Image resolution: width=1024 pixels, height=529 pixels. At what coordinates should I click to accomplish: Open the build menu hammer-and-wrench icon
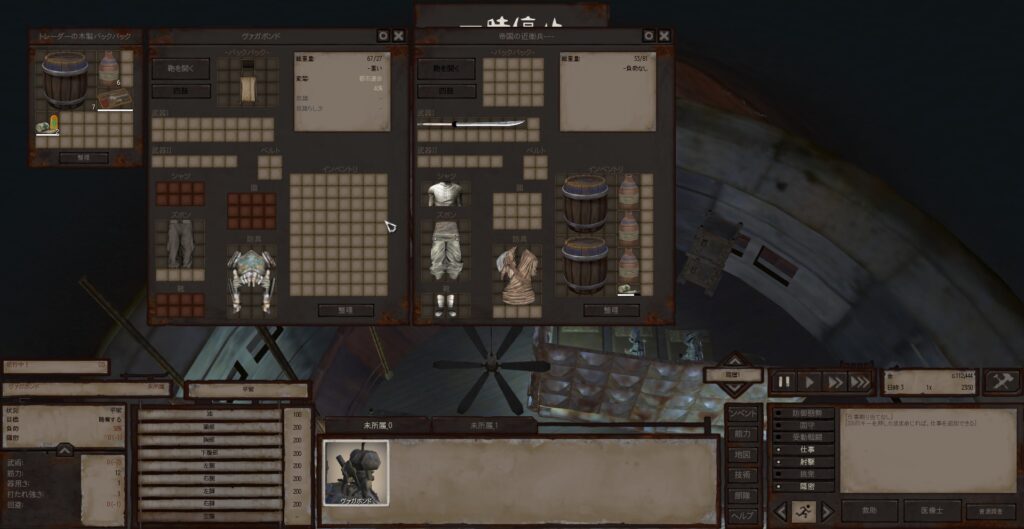(1001, 381)
